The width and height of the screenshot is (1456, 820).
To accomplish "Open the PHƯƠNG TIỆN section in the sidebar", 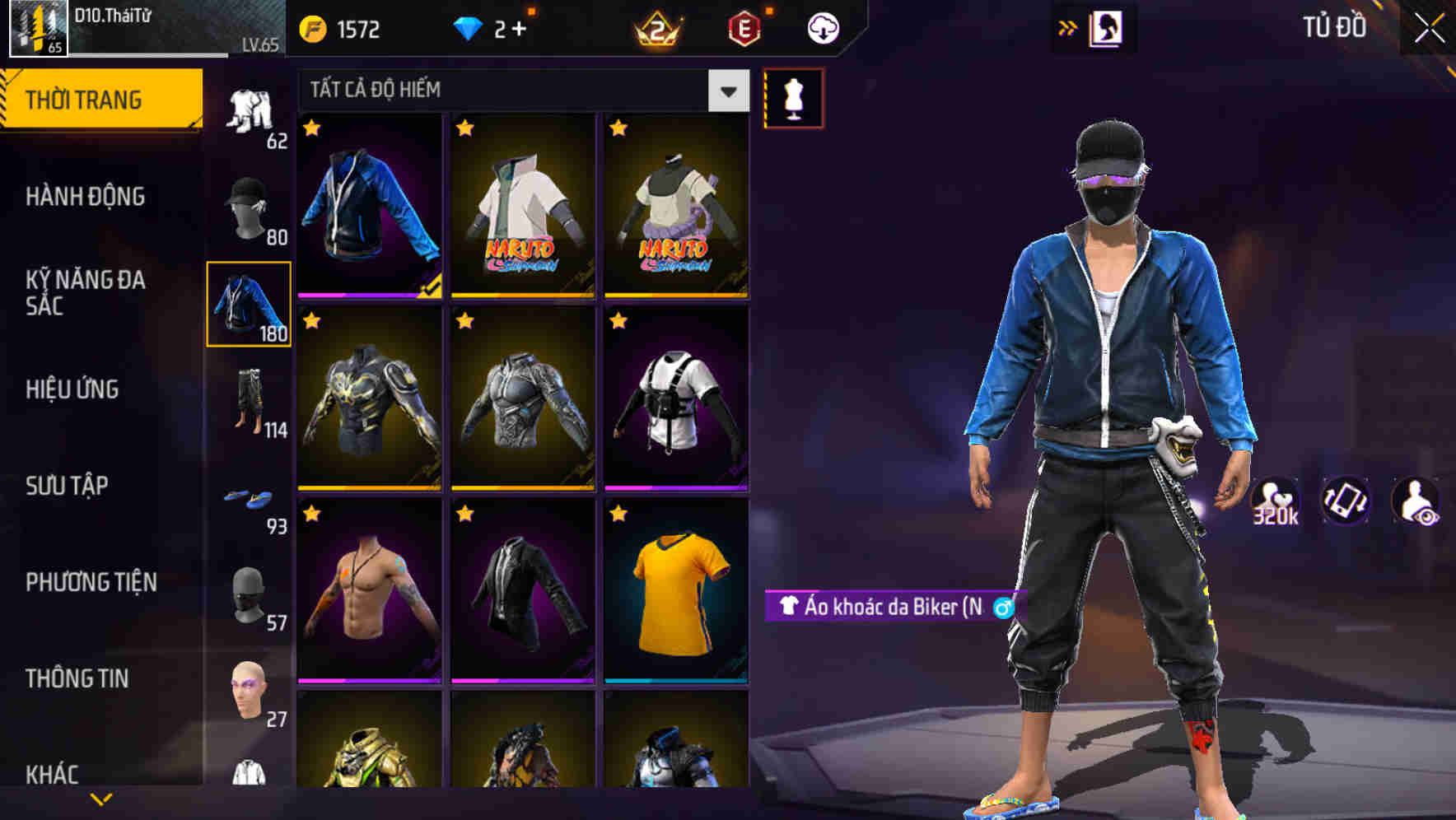I will (x=91, y=581).
